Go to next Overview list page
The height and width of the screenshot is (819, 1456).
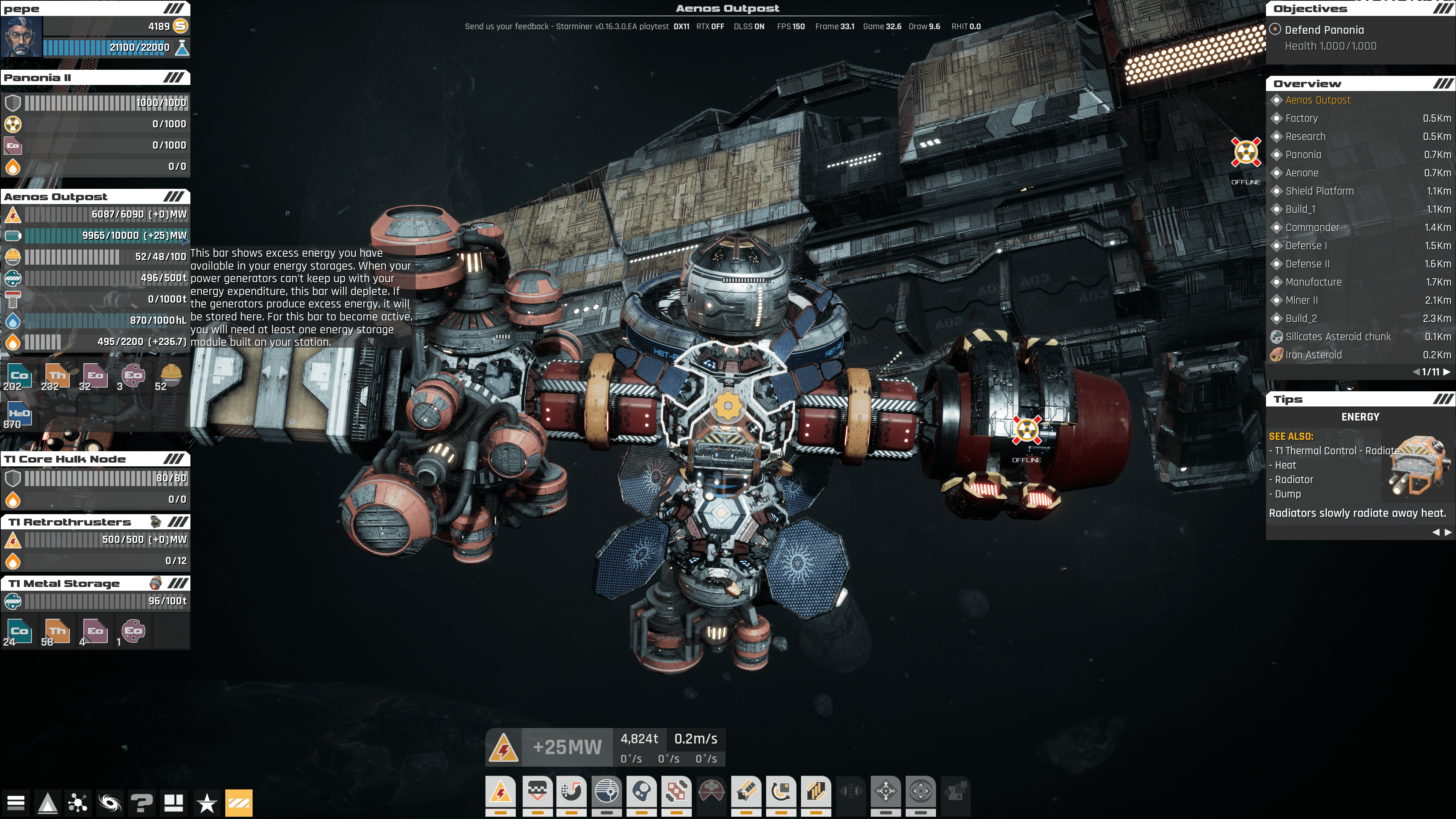pyautogui.click(x=1447, y=372)
